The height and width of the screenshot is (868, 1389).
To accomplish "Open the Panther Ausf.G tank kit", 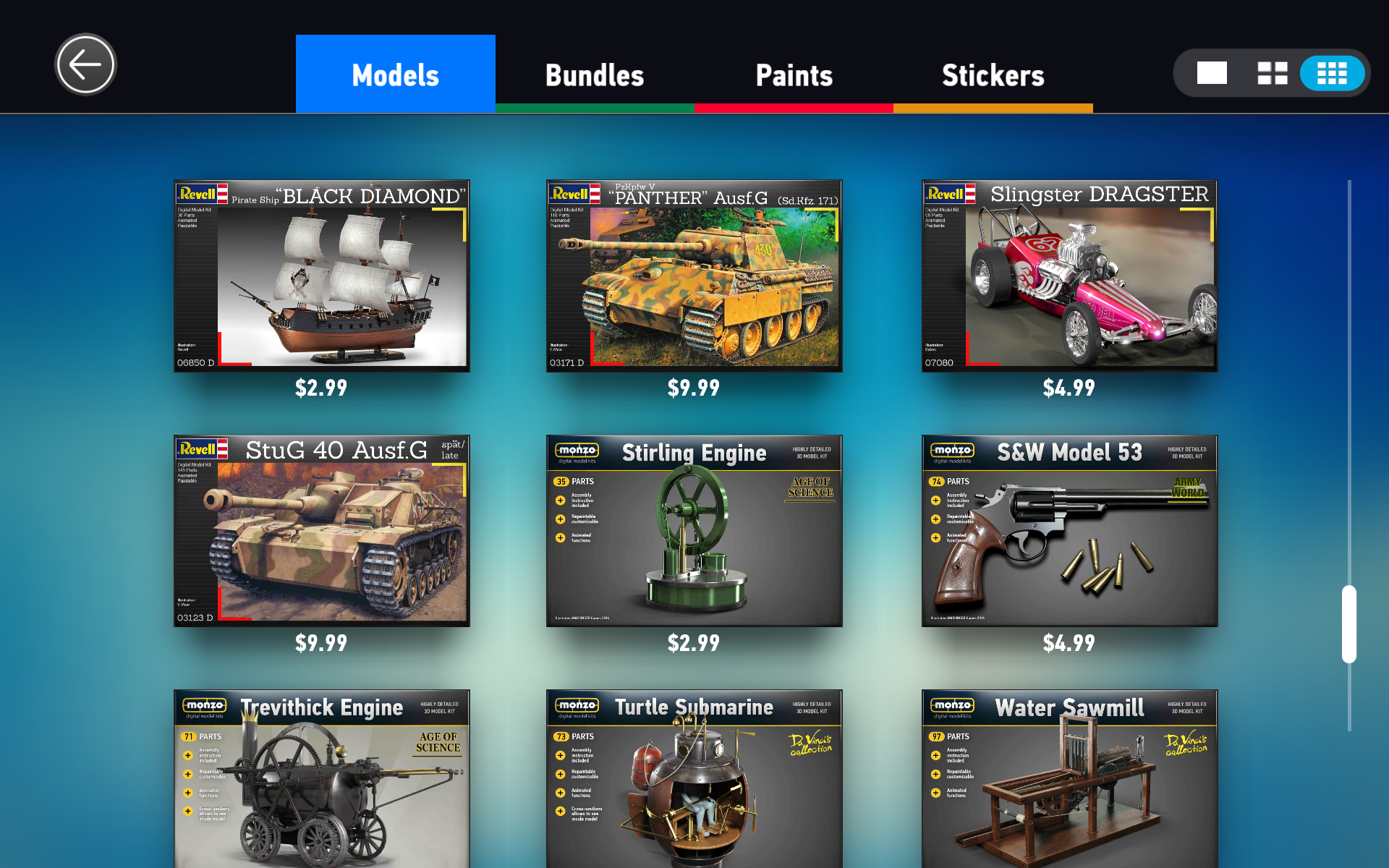I will click(x=694, y=275).
